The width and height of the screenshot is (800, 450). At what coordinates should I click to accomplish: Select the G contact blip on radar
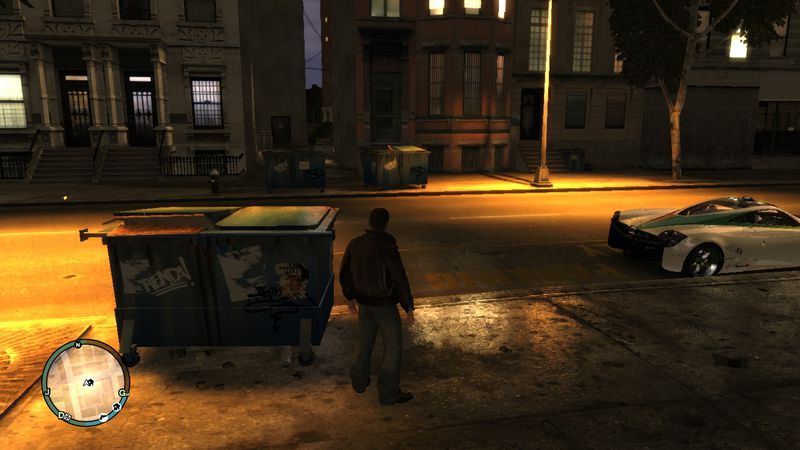121,393
